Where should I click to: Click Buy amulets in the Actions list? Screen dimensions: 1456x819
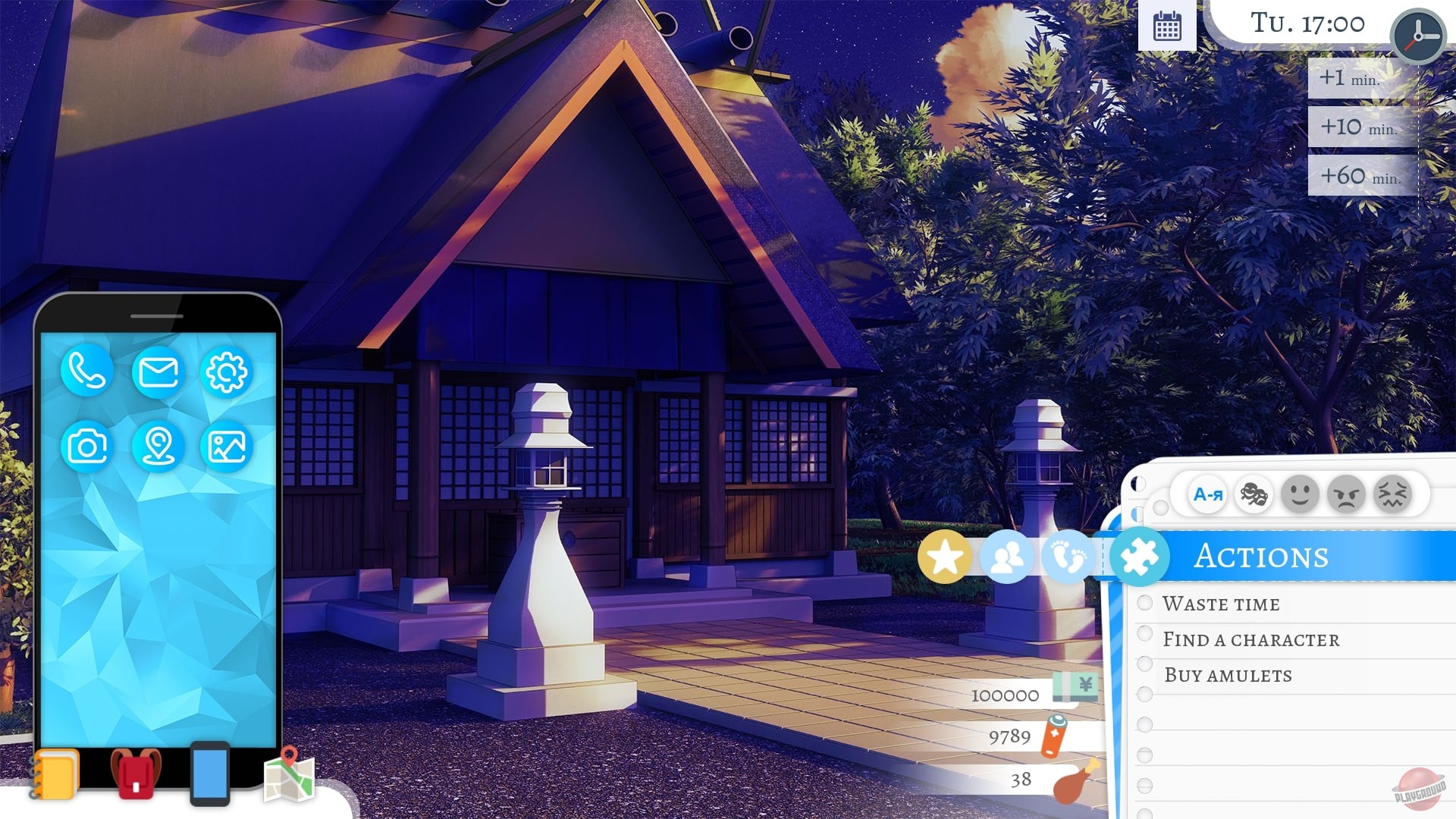point(1228,674)
